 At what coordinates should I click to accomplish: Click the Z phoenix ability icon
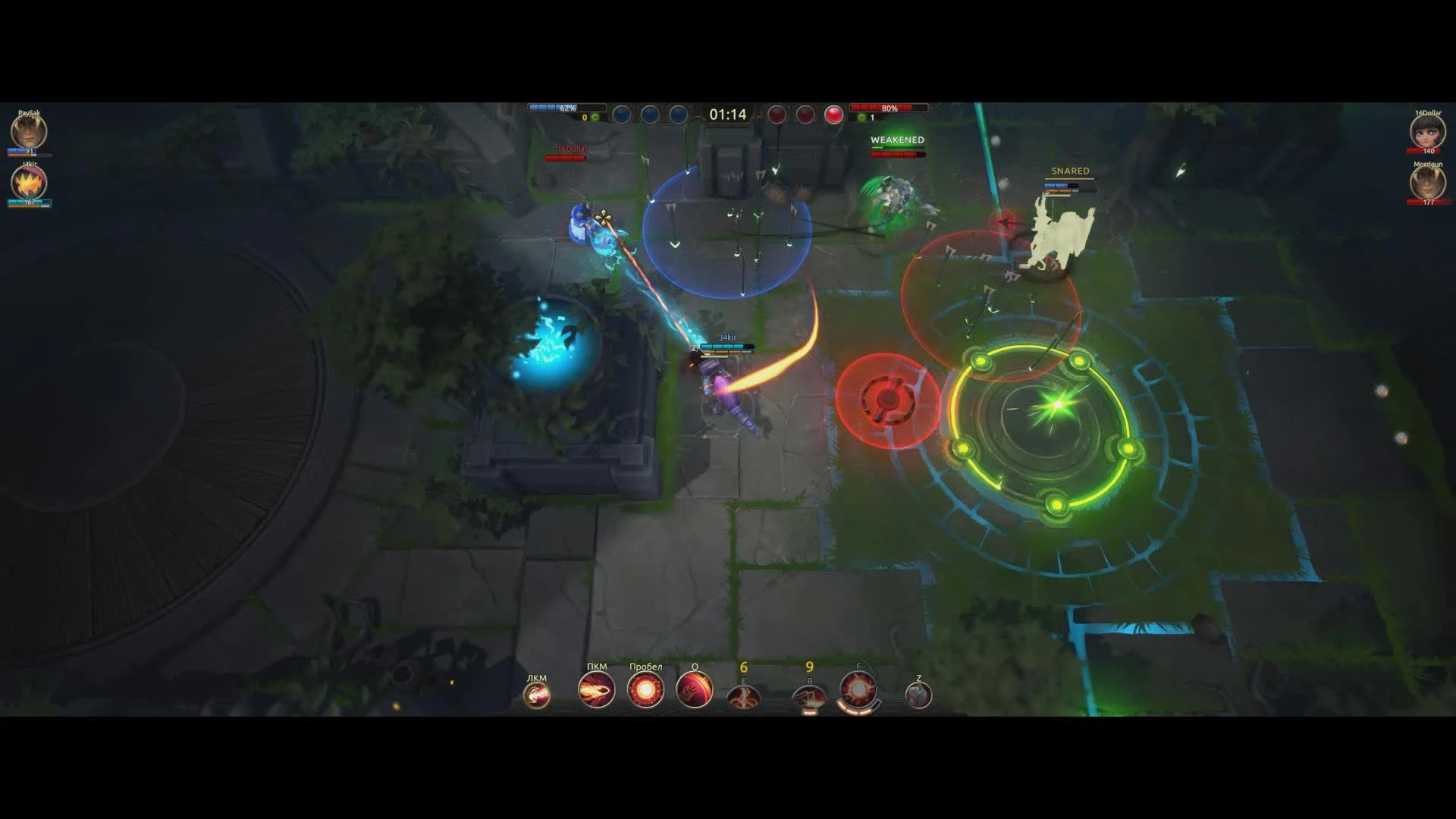click(919, 694)
